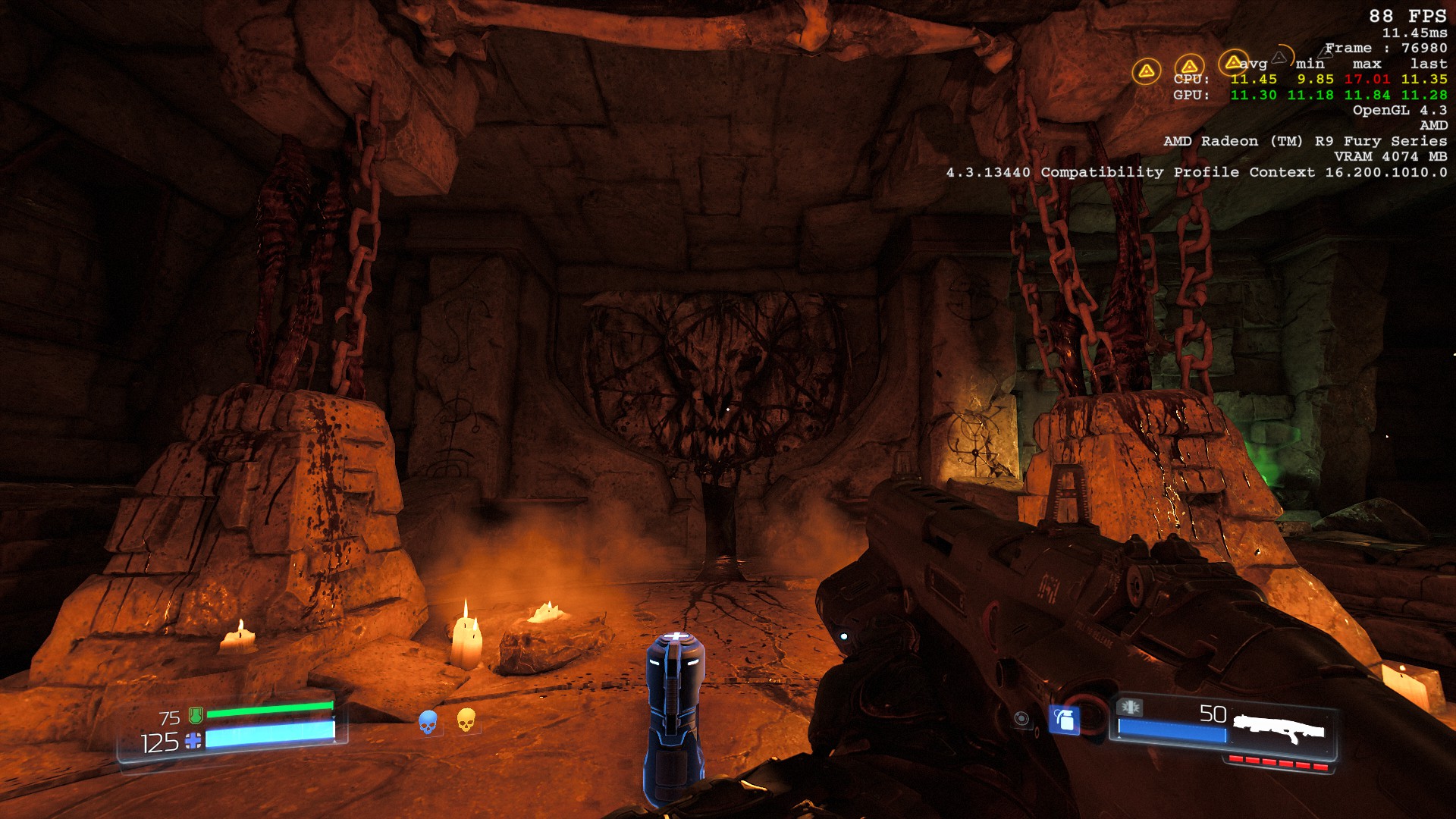The width and height of the screenshot is (1456, 819).
Task: Choose the frag grenade equipment icon
Action: click(x=1064, y=719)
